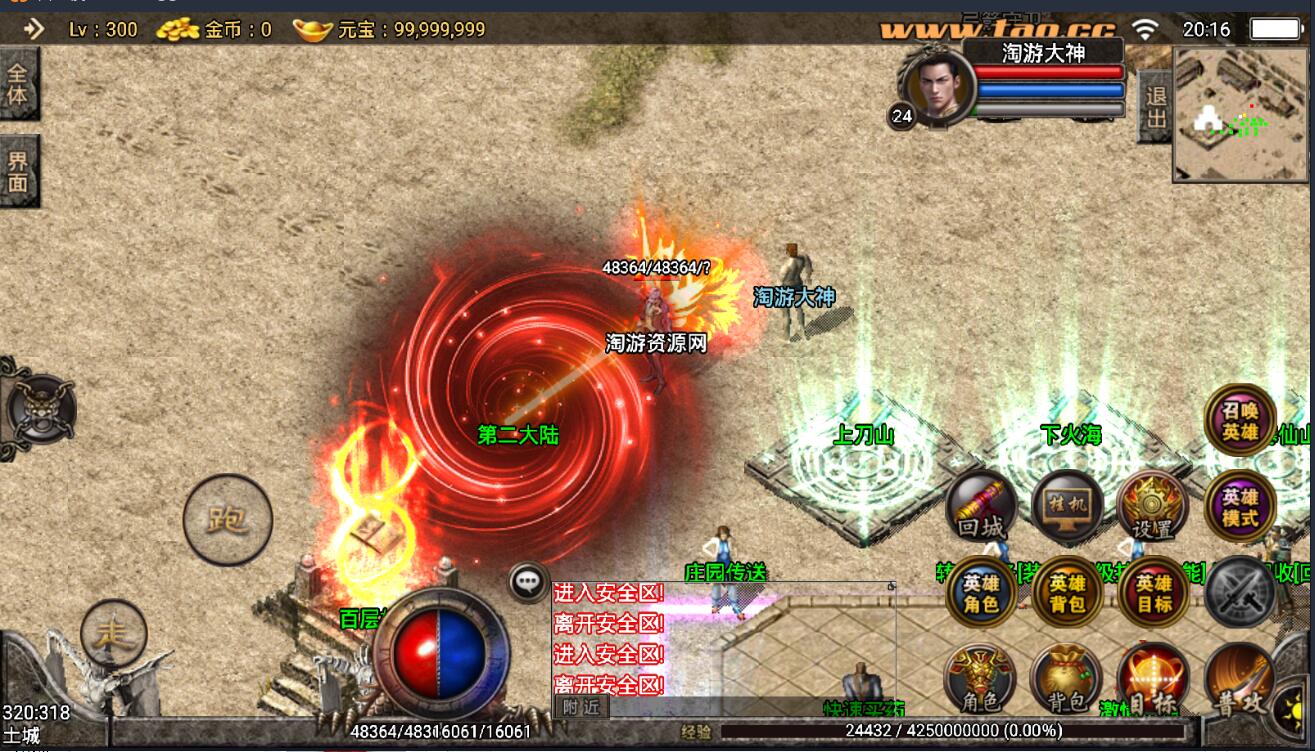Image resolution: width=1315 pixels, height=752 pixels.
Task: Click the crossed swords attack mode icon
Action: pos(1240,593)
